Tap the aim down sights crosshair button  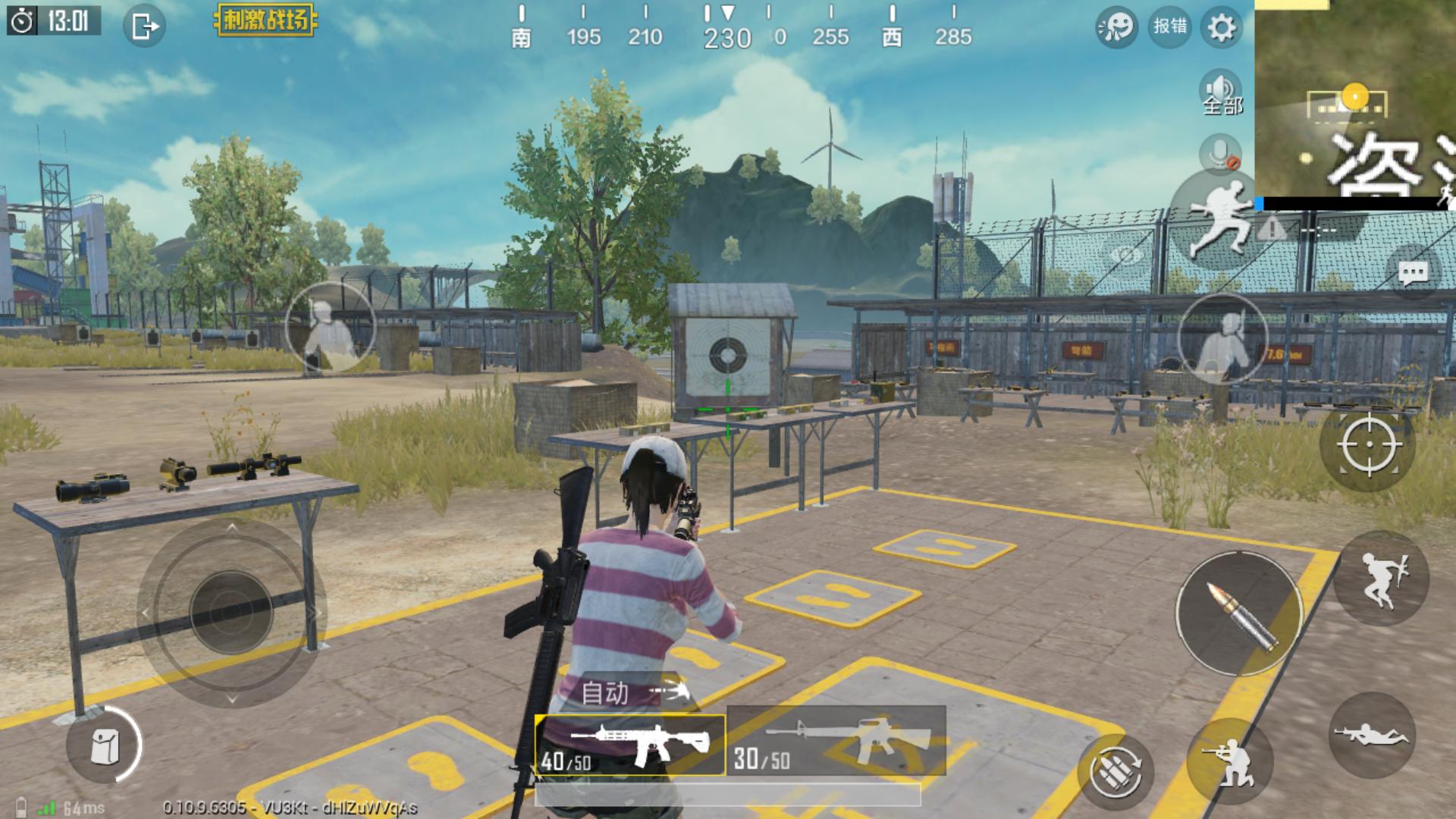[x=1370, y=445]
